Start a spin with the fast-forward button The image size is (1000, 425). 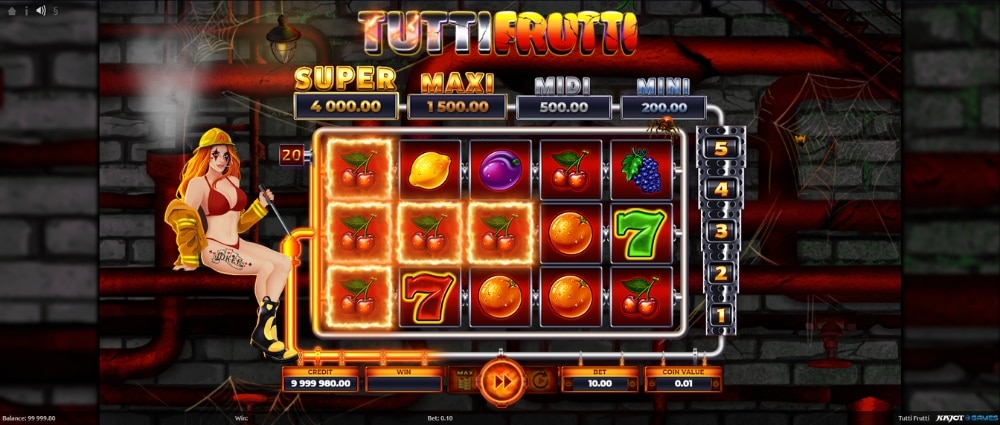tap(499, 381)
